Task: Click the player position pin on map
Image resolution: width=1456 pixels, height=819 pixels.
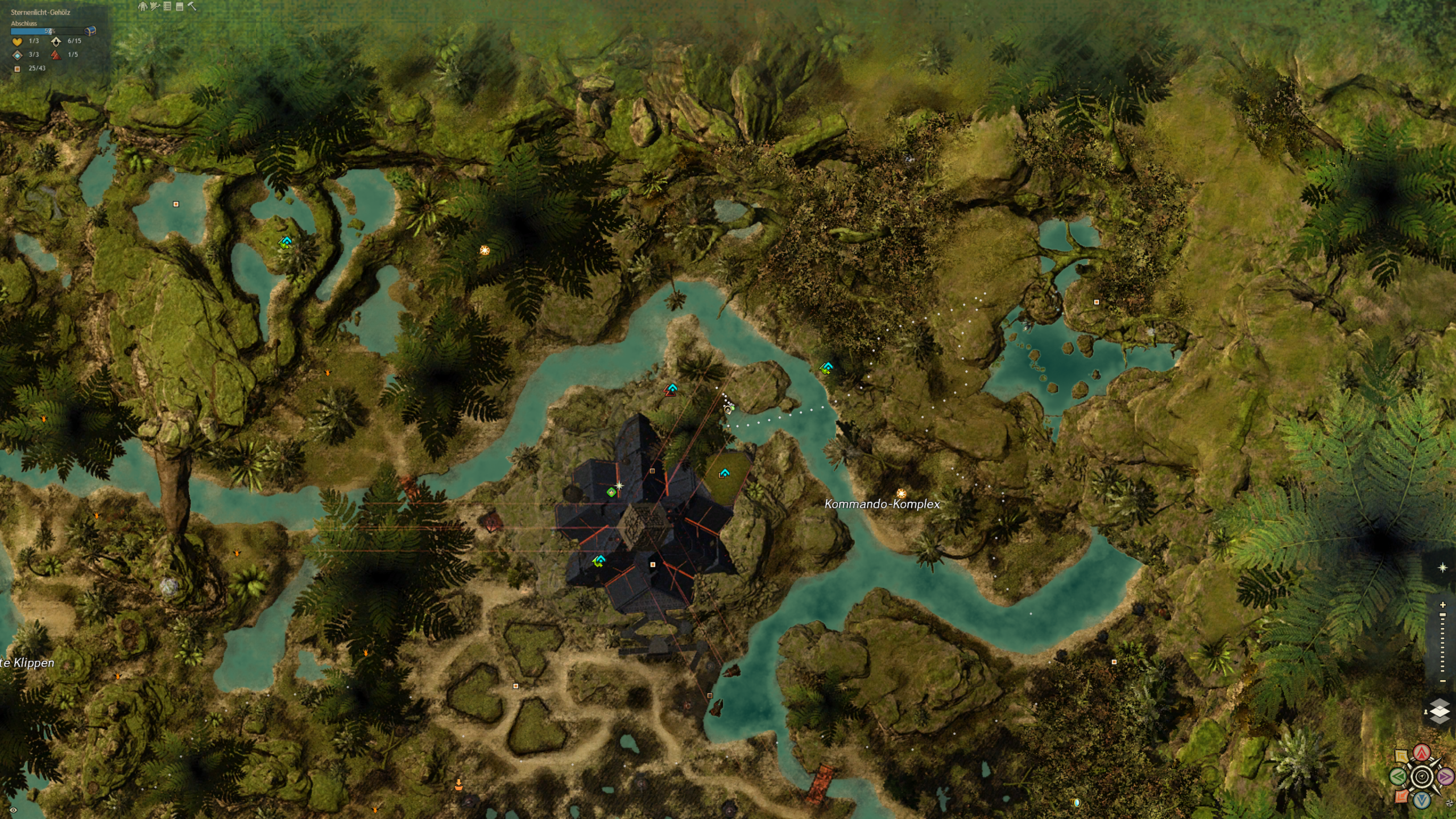Action: (727, 409)
